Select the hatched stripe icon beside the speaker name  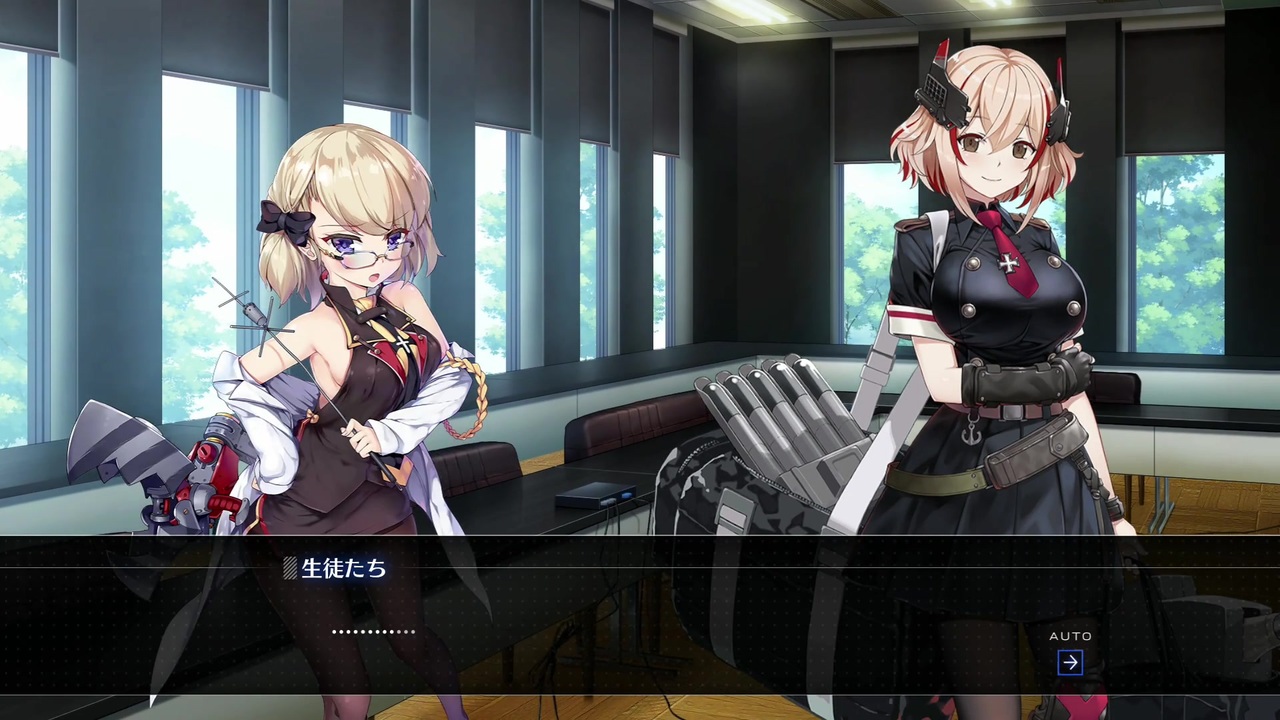coord(292,568)
